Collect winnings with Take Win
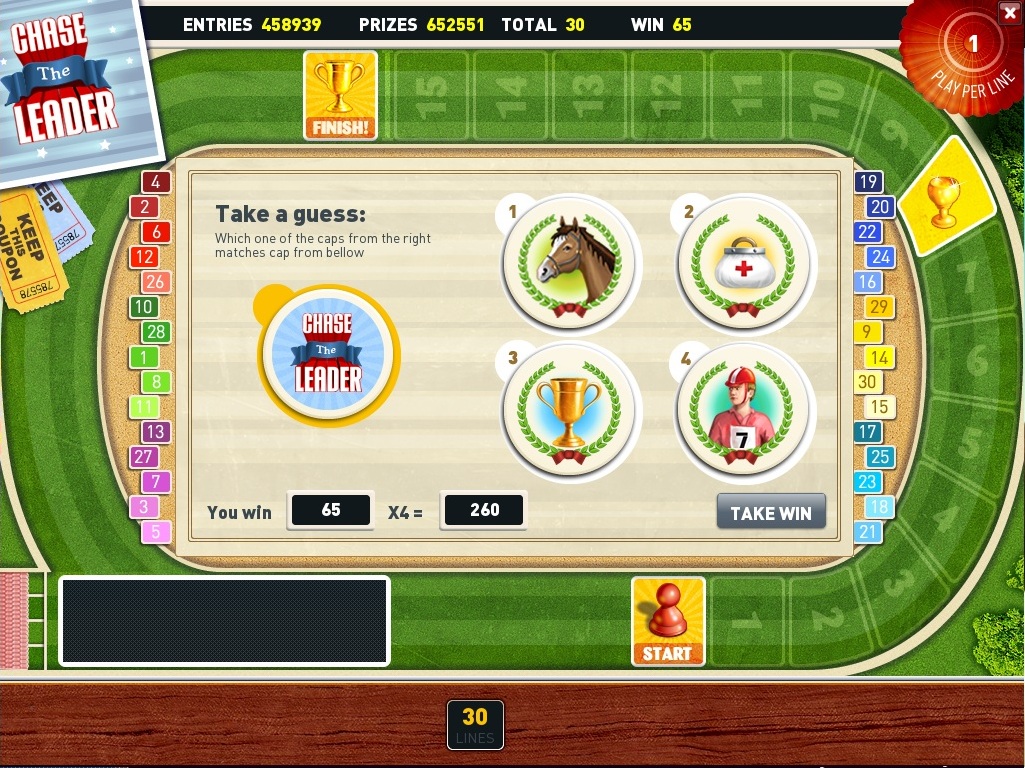1025x768 pixels. pyautogui.click(x=771, y=512)
